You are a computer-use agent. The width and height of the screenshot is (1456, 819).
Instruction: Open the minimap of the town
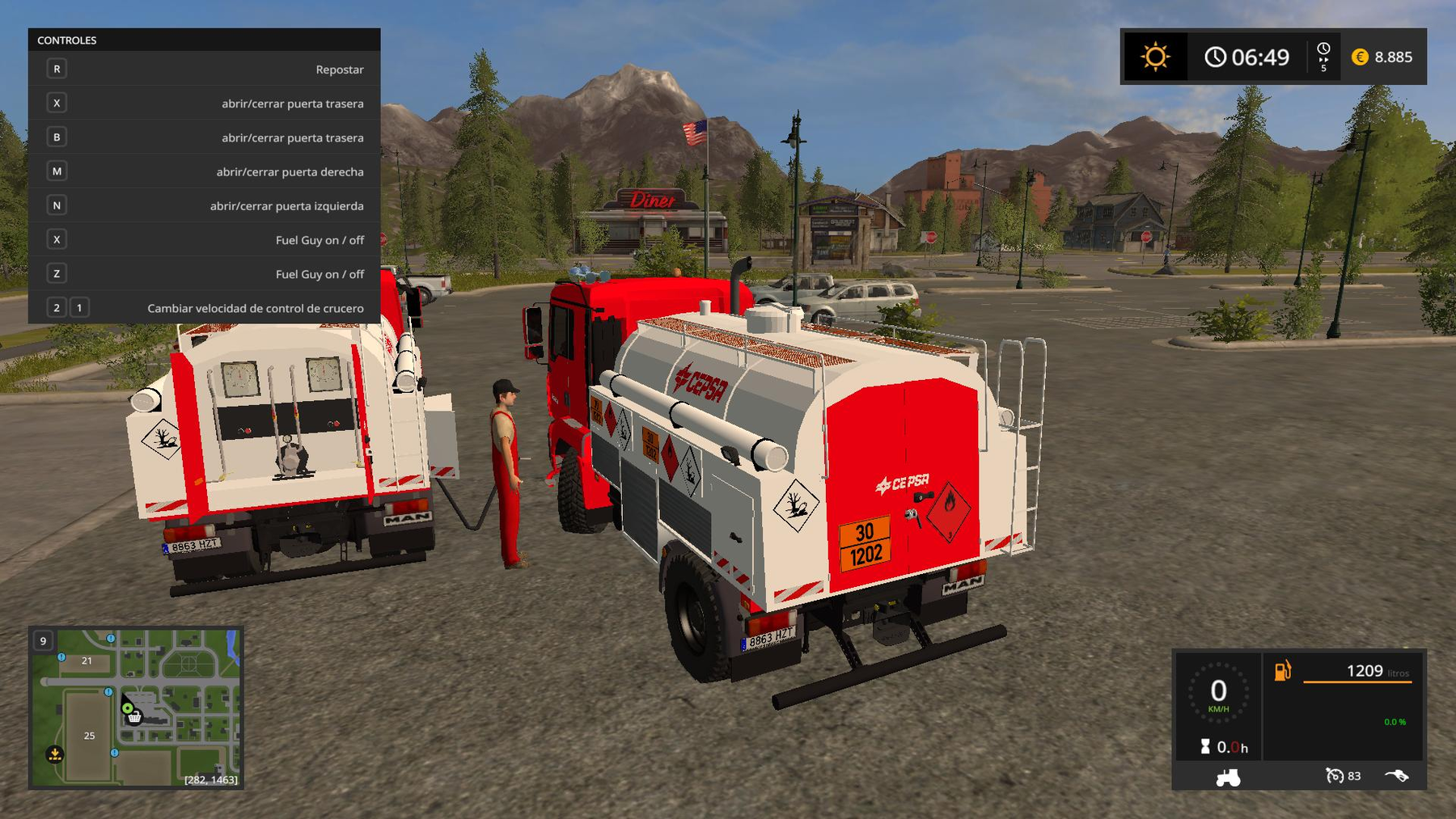click(x=136, y=707)
